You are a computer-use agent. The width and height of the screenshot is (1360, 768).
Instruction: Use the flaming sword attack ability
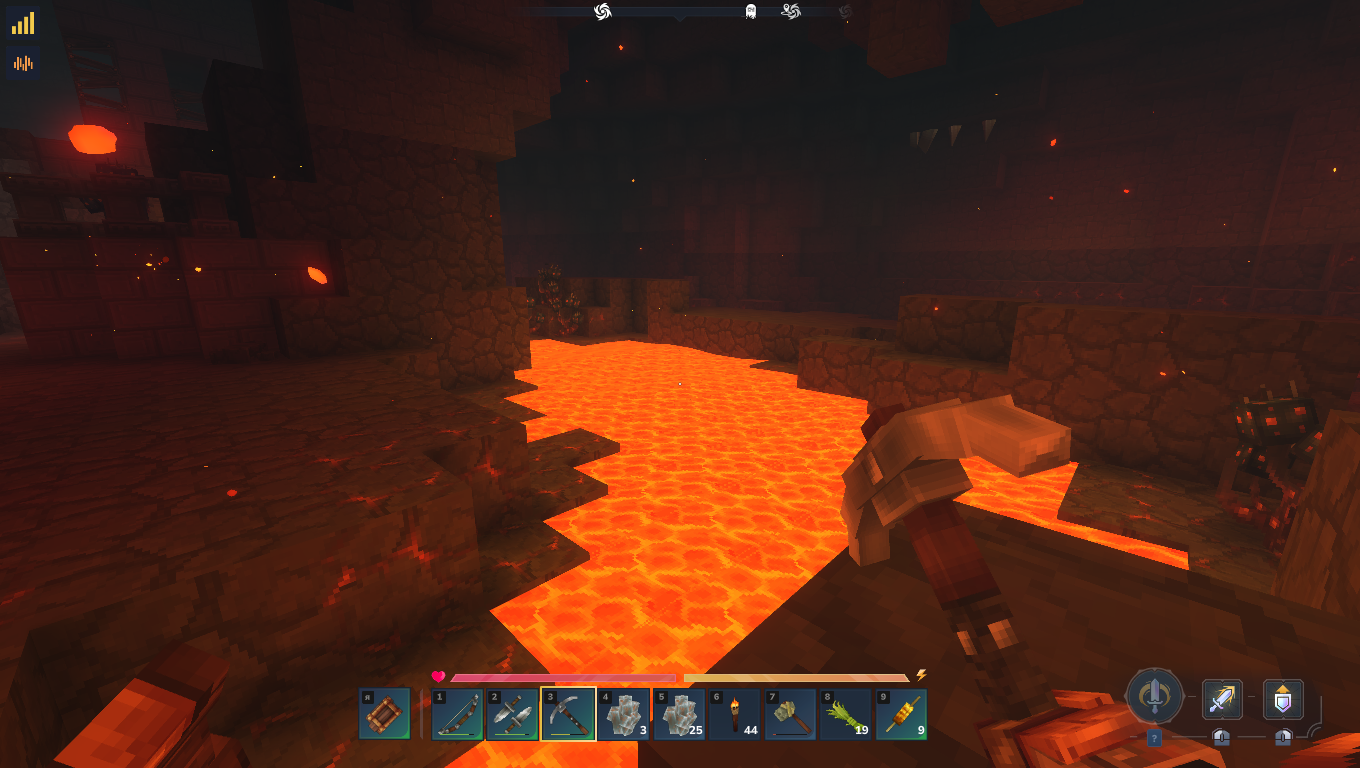(1222, 699)
